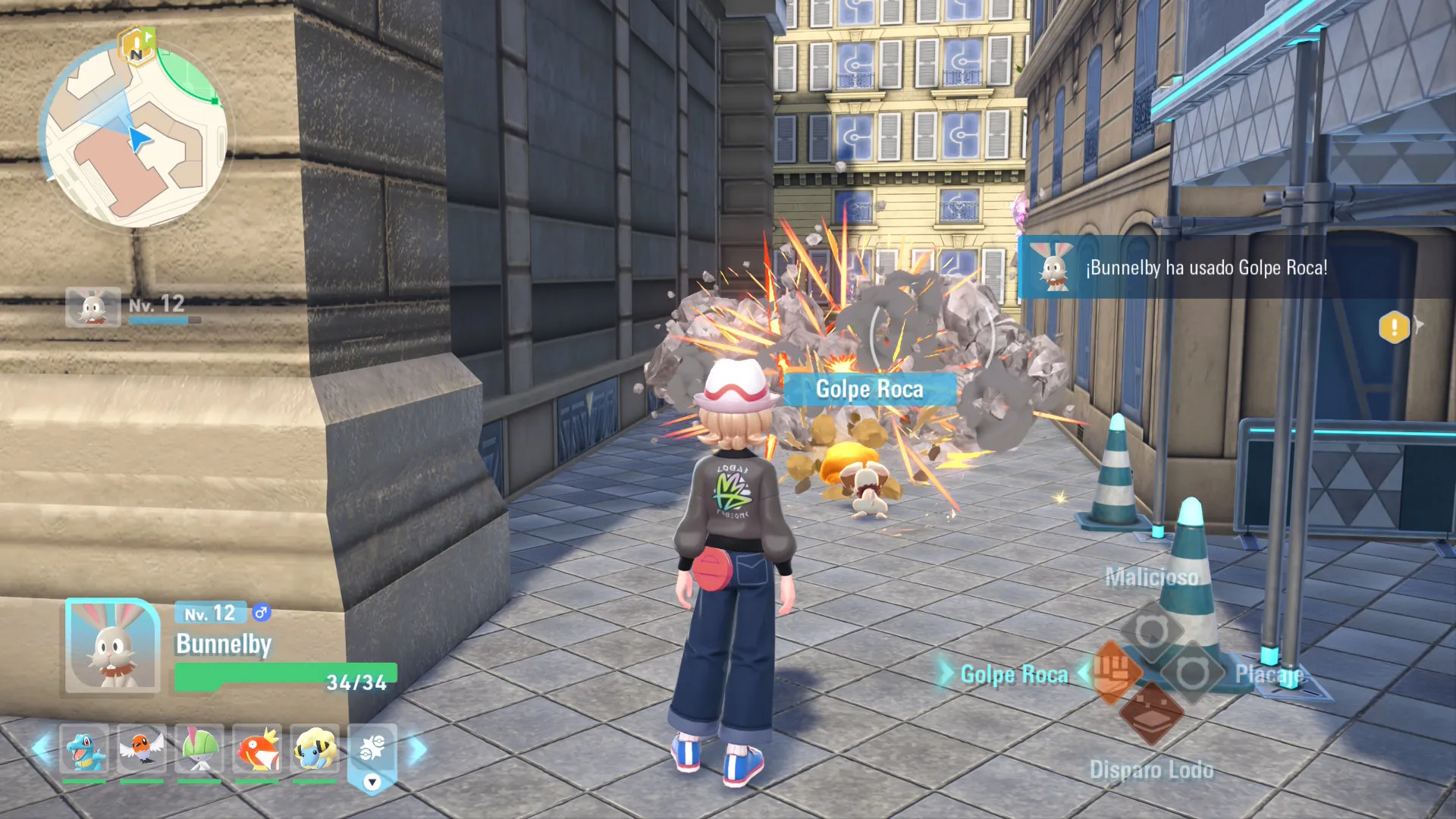
Task: Select the Bunnelby Nv. 12 target tag
Action: click(133, 307)
